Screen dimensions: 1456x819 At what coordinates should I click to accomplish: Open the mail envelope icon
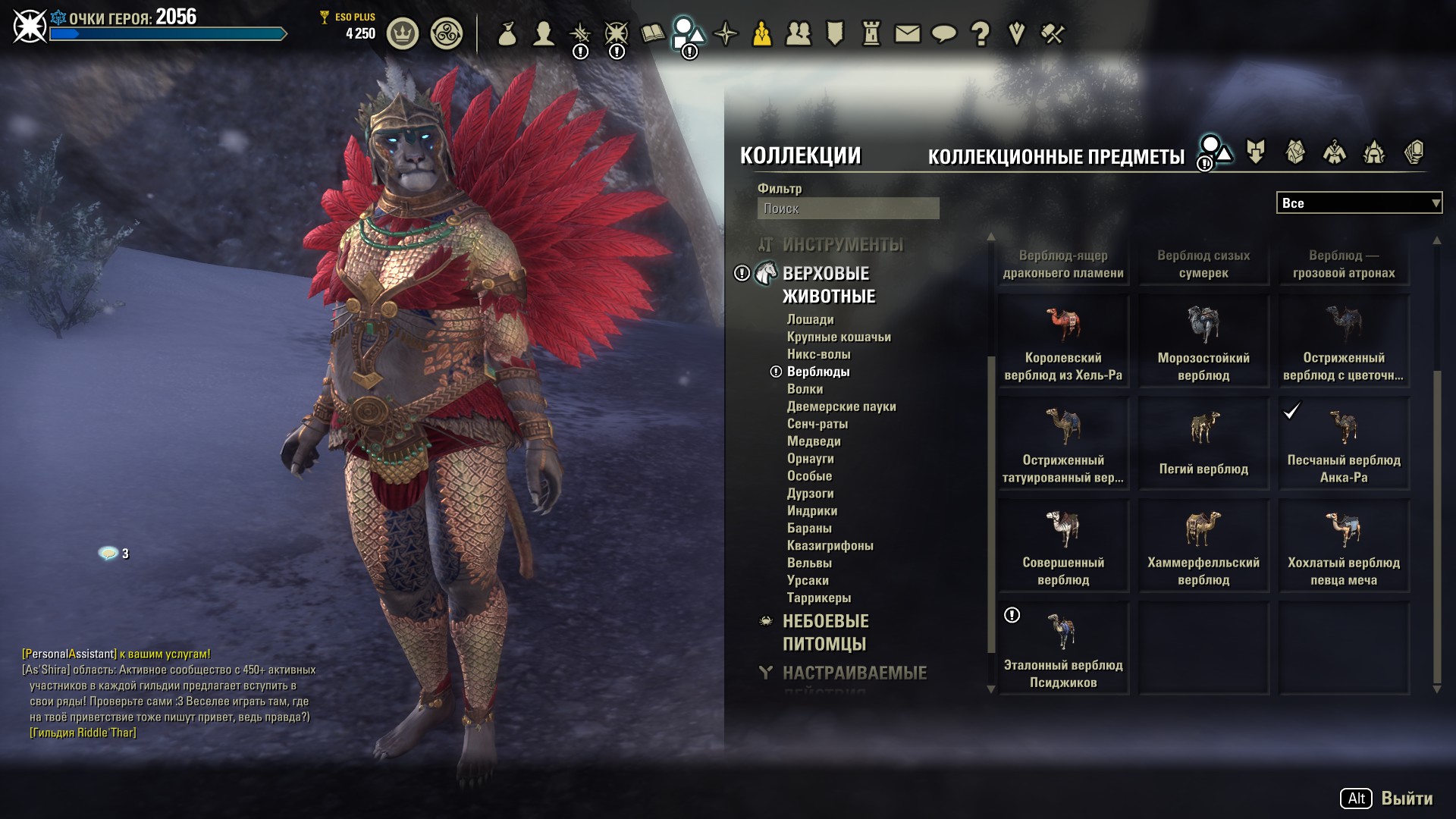[907, 33]
